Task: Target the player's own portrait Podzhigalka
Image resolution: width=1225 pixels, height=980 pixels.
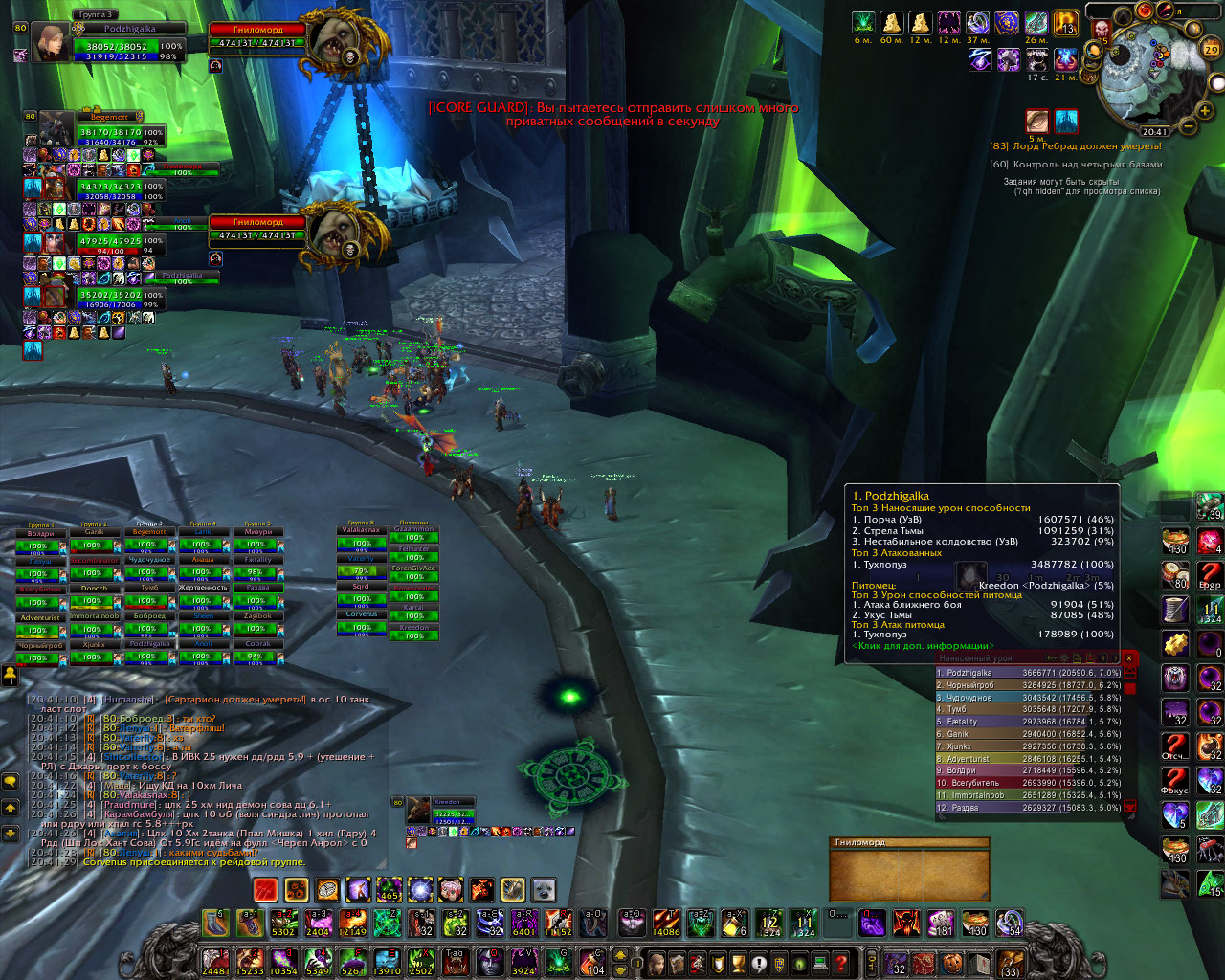Action: point(51,42)
